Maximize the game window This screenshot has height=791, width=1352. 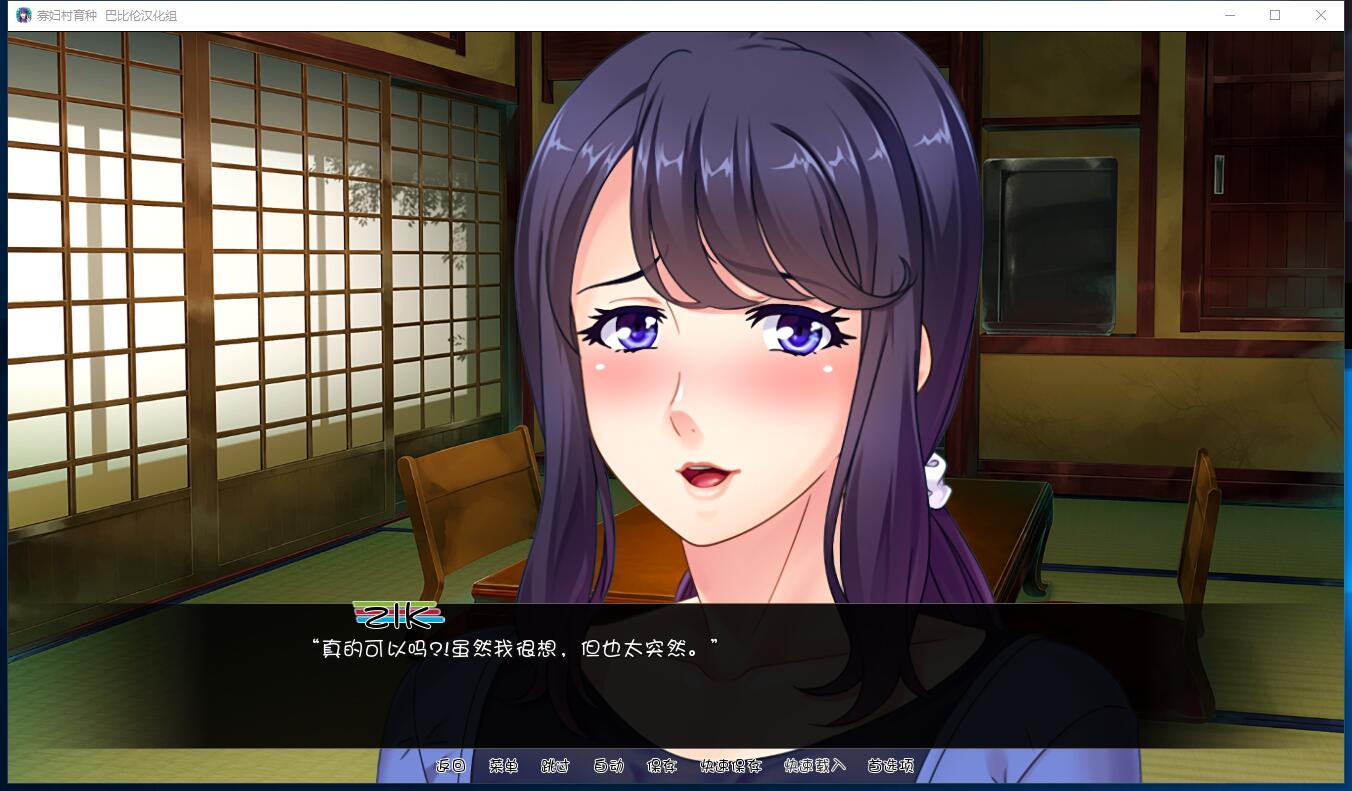point(1275,15)
